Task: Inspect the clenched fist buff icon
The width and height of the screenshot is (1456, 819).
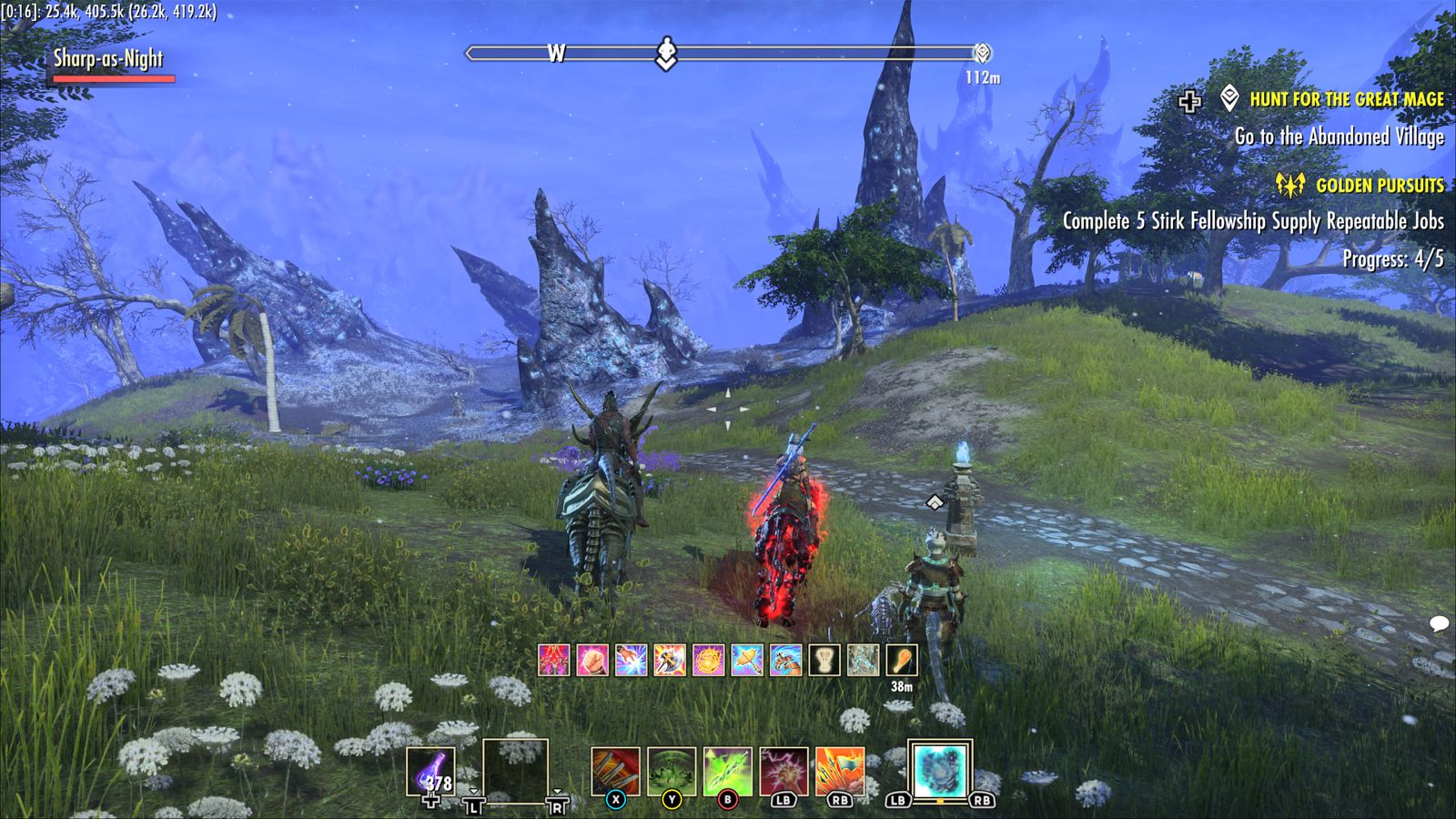Action: [x=592, y=660]
